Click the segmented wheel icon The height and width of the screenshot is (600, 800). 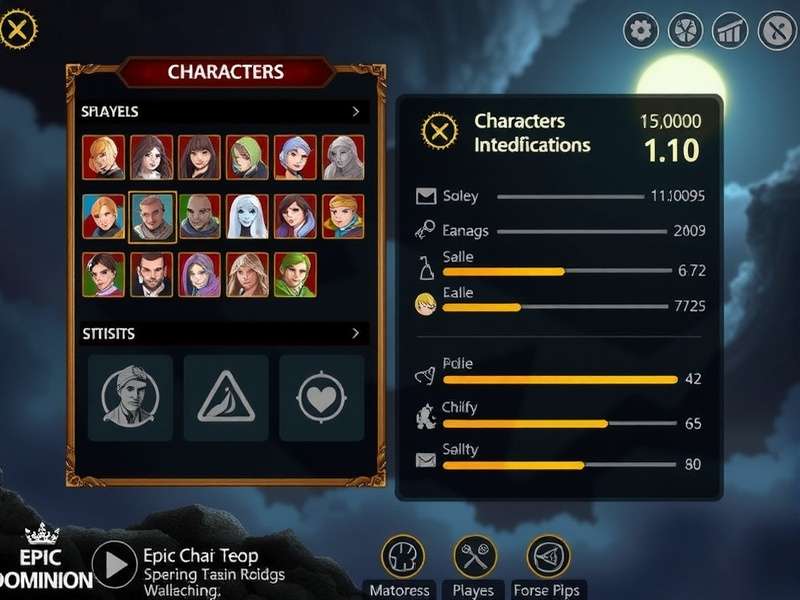click(x=685, y=31)
